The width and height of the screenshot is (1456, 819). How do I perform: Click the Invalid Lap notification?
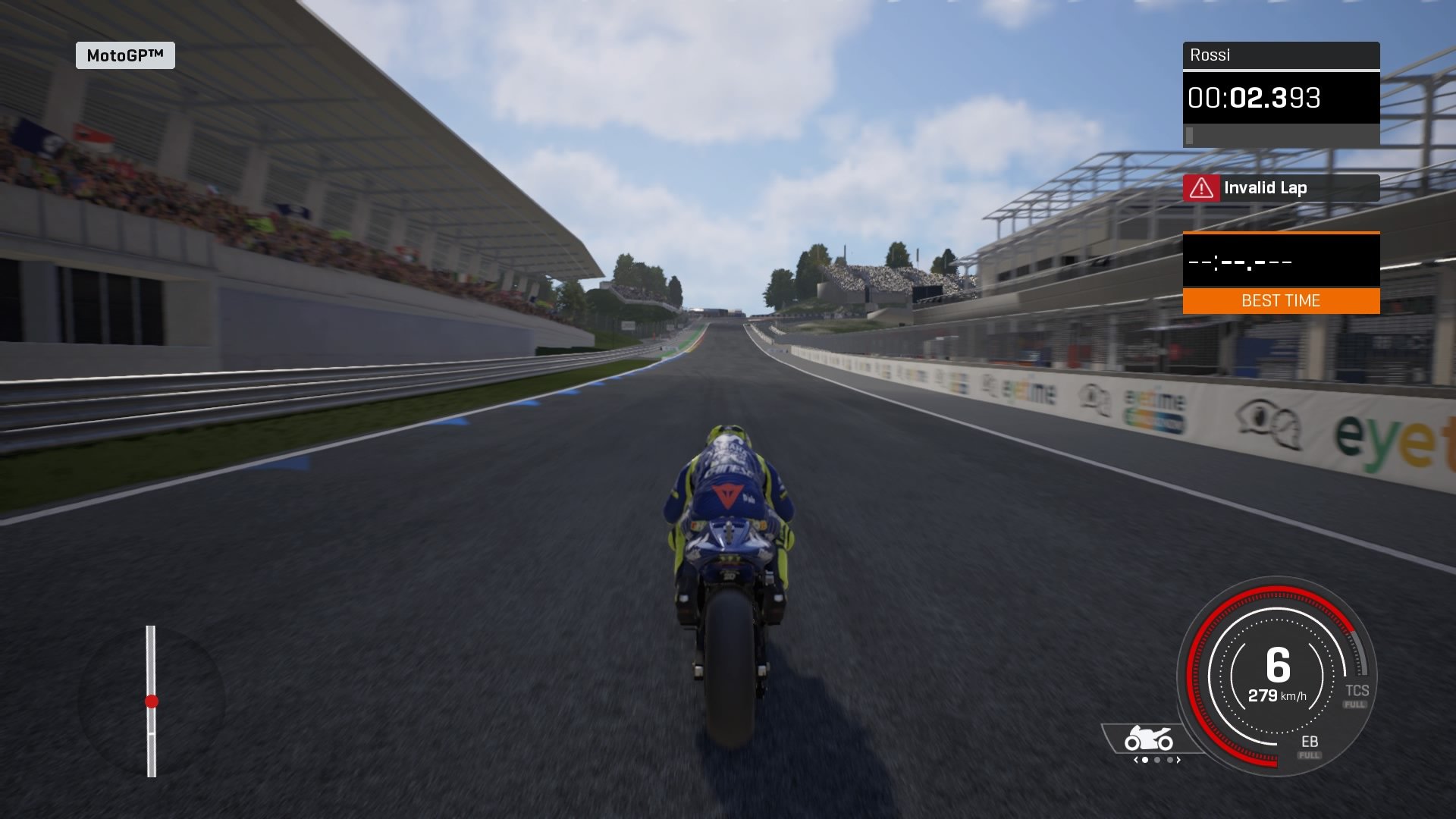click(x=1265, y=187)
